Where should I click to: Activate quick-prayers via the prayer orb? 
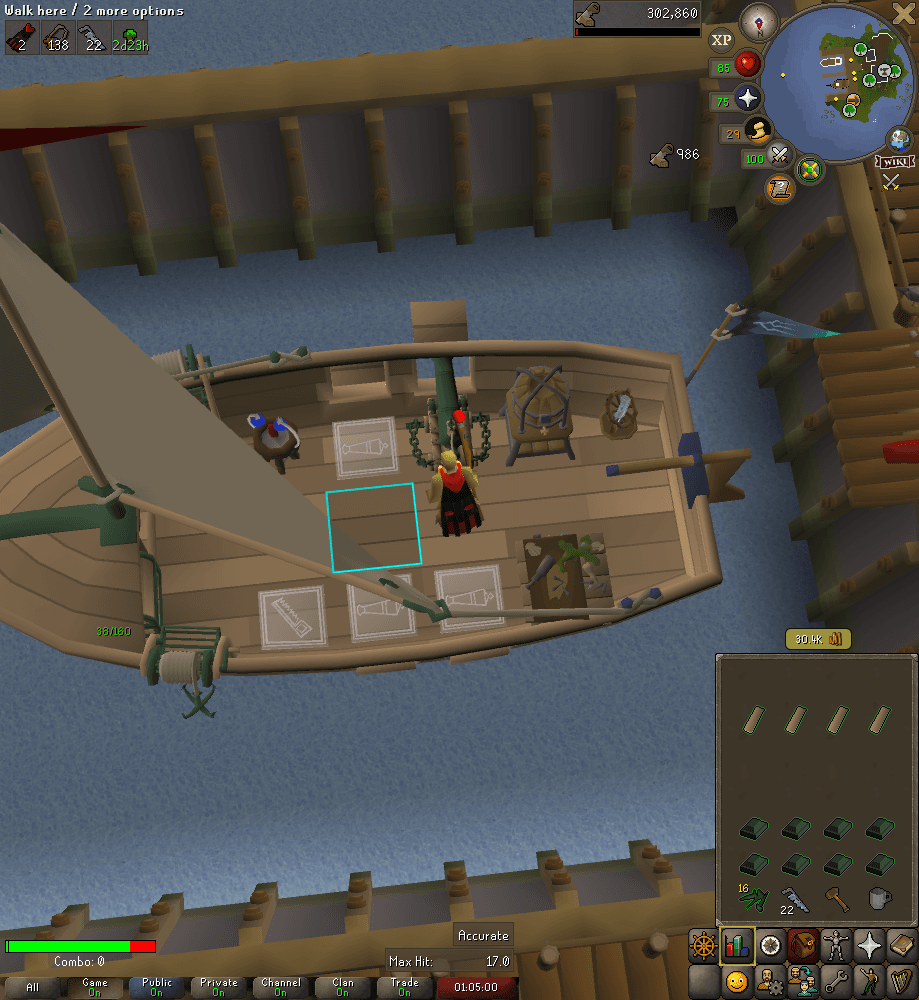point(746,98)
